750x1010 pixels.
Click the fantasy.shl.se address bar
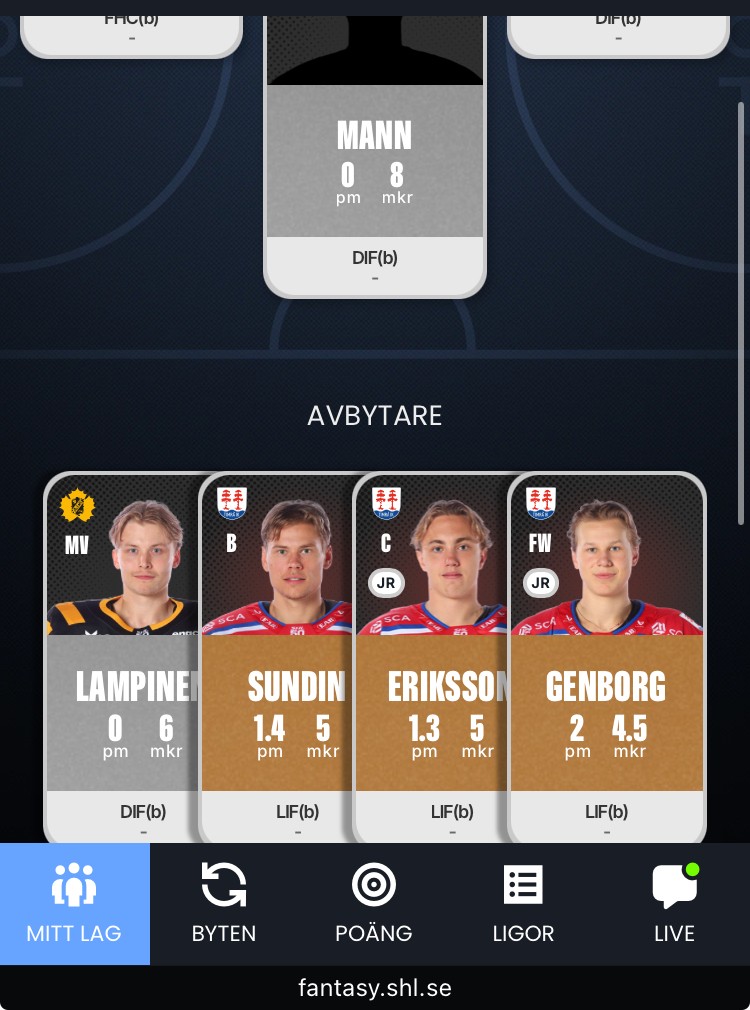click(x=375, y=988)
